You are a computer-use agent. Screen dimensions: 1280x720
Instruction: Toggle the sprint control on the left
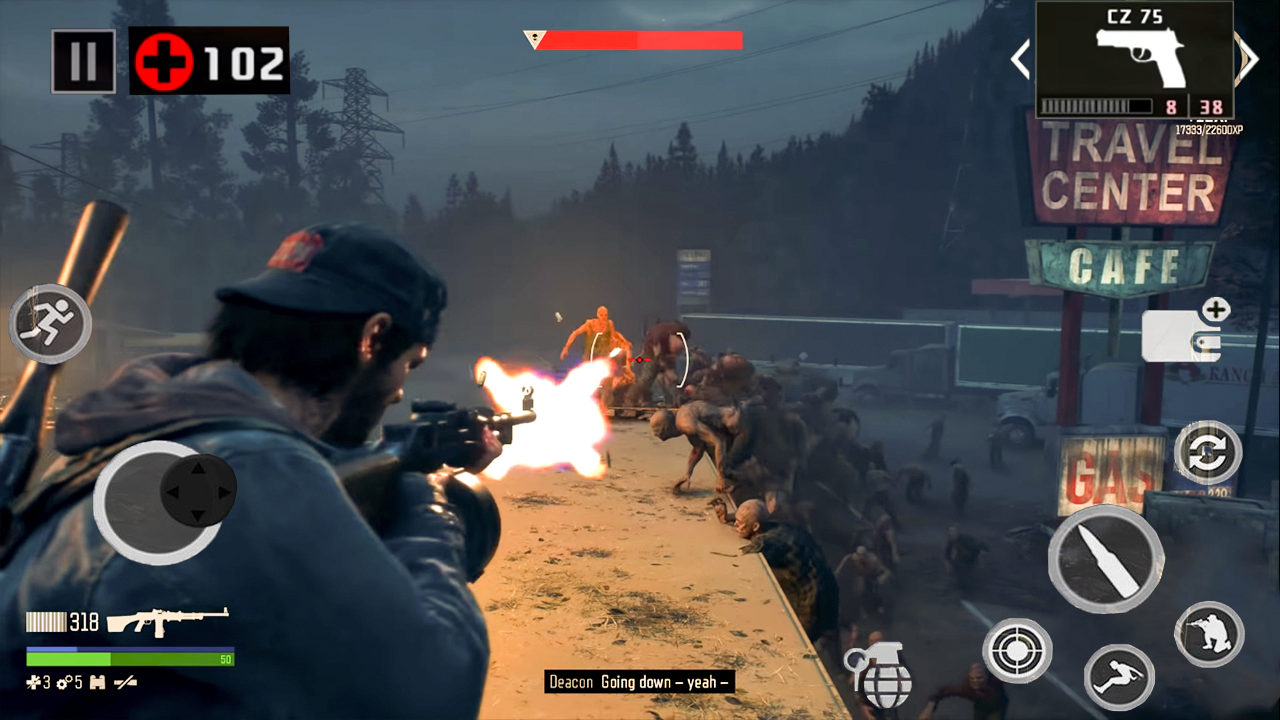[50, 322]
